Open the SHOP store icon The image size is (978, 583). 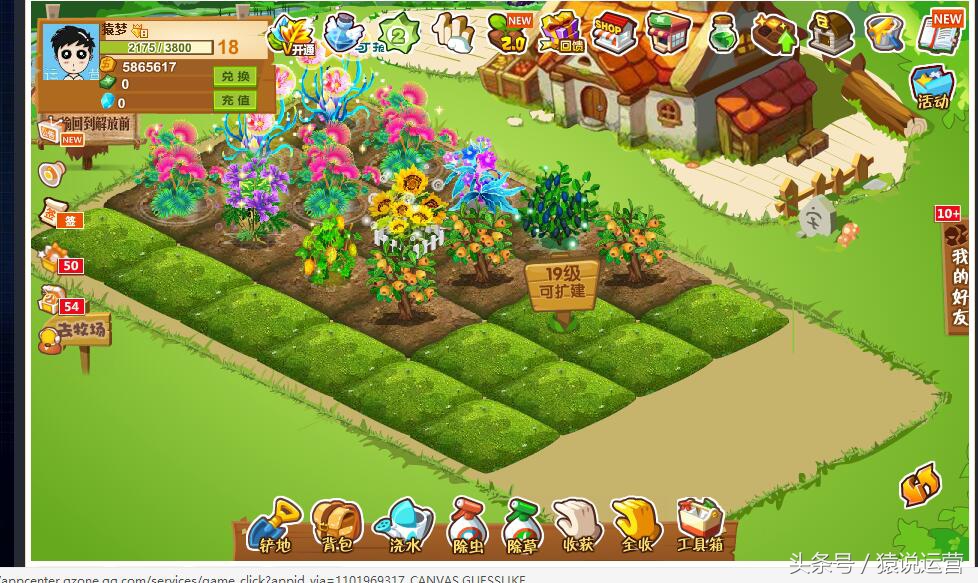coord(613,32)
